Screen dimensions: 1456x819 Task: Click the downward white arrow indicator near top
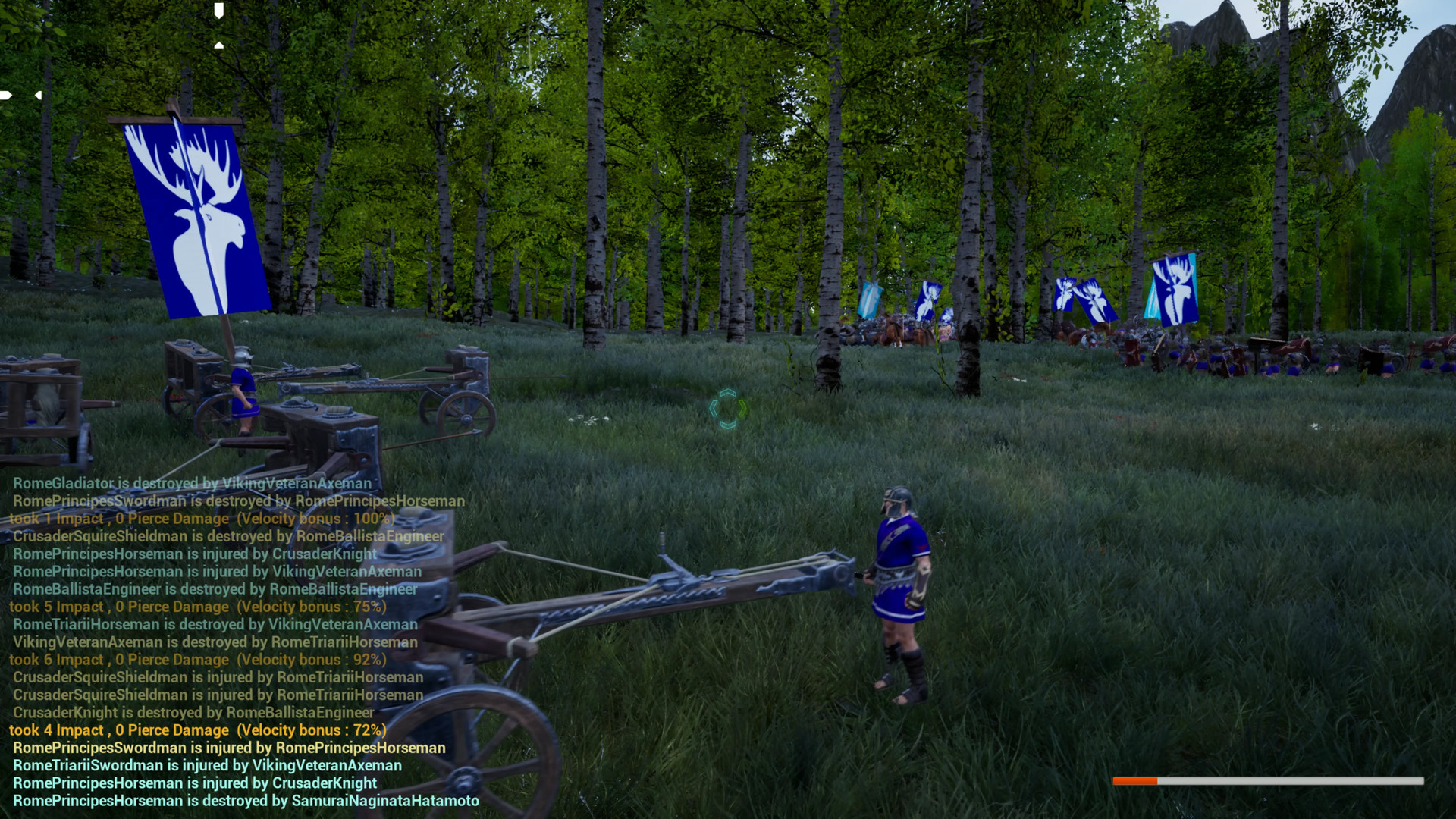coord(219,11)
